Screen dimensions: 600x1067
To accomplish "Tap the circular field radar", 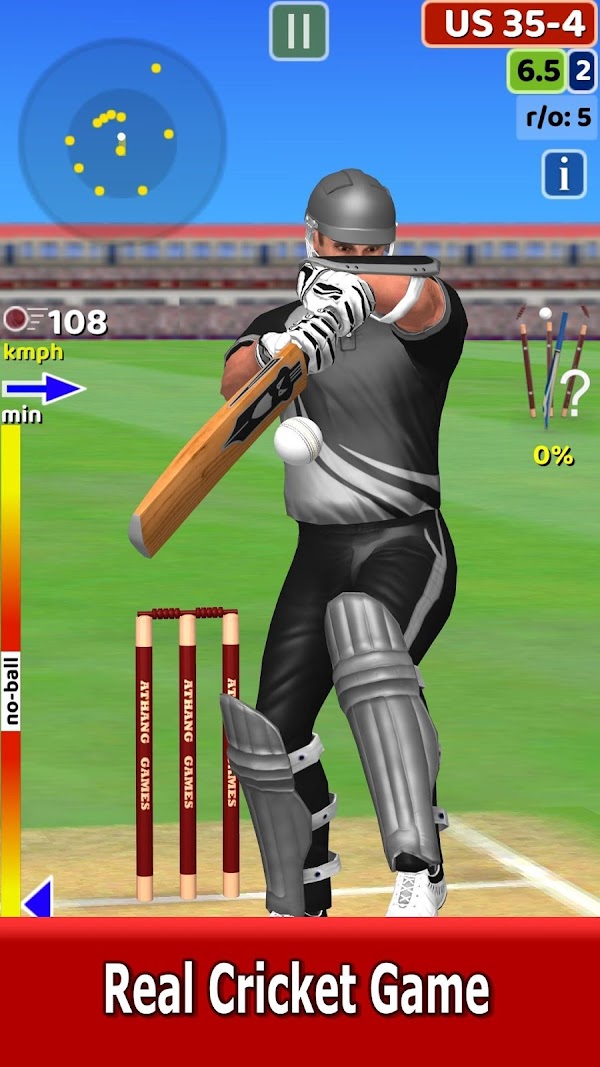I will pyautogui.click(x=122, y=139).
